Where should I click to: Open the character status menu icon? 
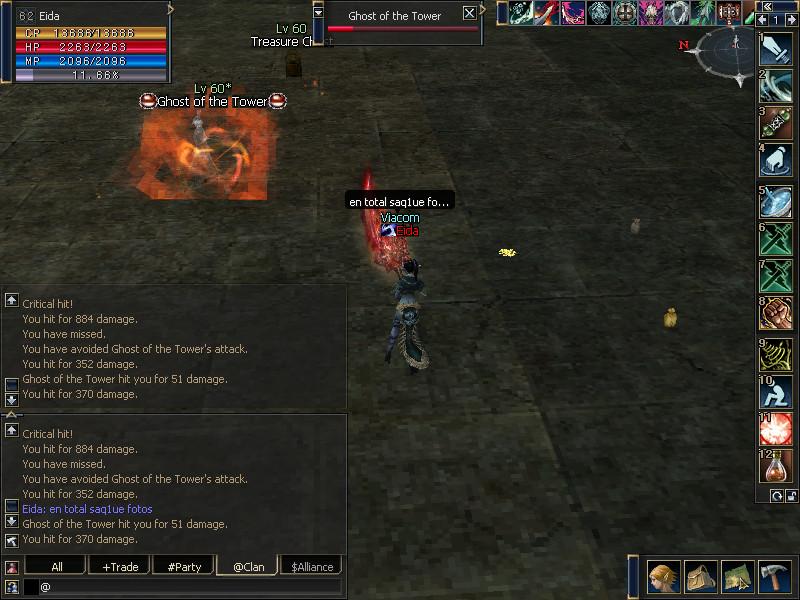662,576
